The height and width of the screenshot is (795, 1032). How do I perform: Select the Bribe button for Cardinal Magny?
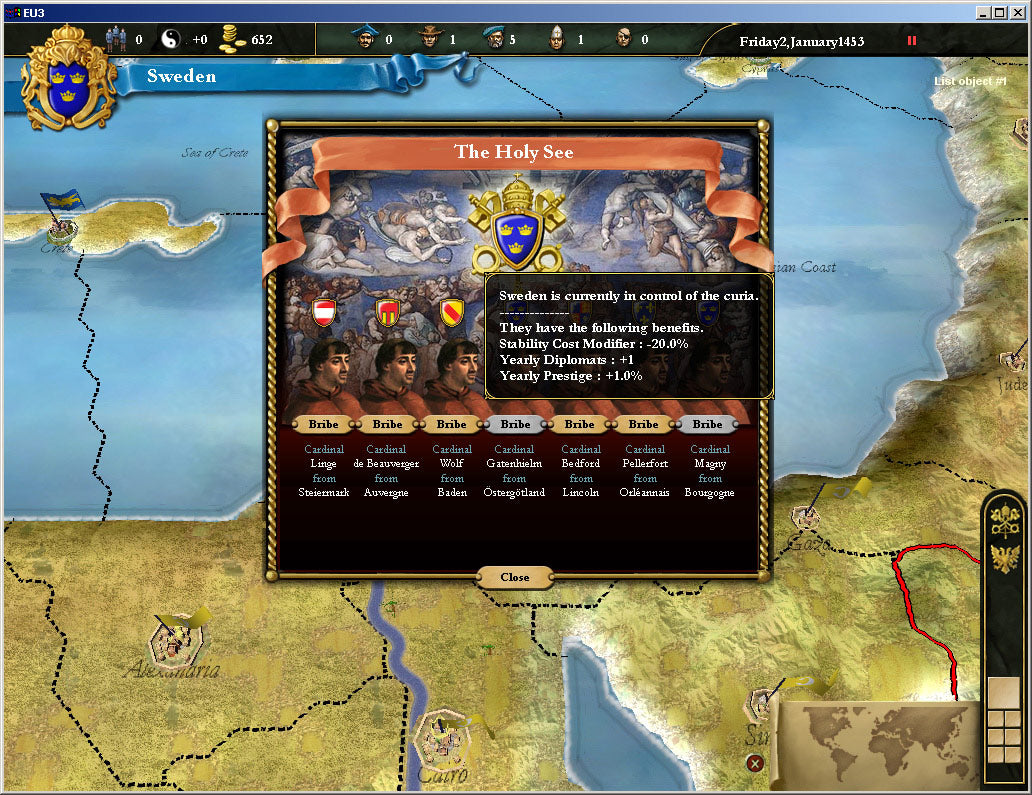(x=707, y=424)
